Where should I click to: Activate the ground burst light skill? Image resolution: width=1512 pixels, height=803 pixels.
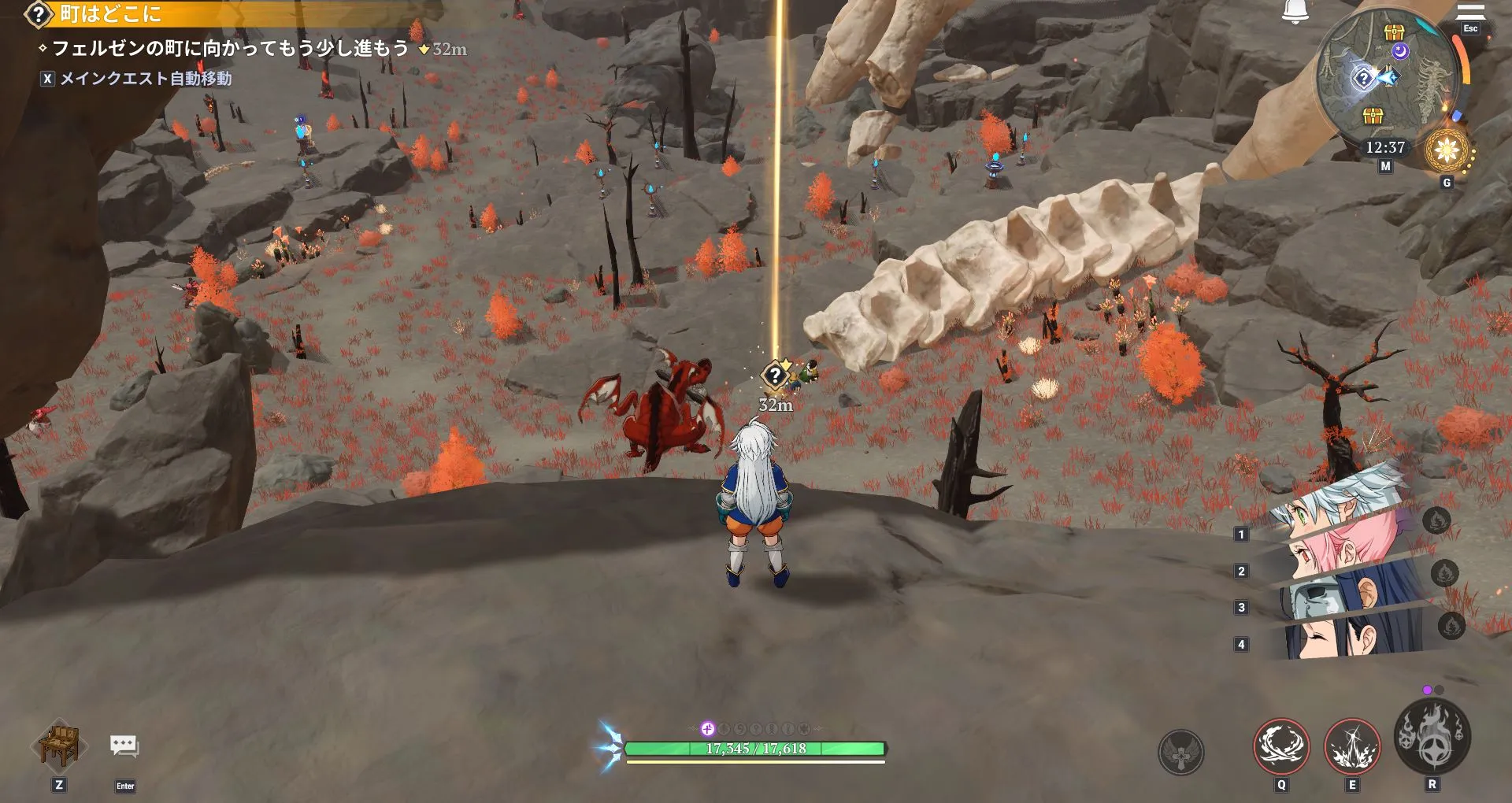(1352, 745)
